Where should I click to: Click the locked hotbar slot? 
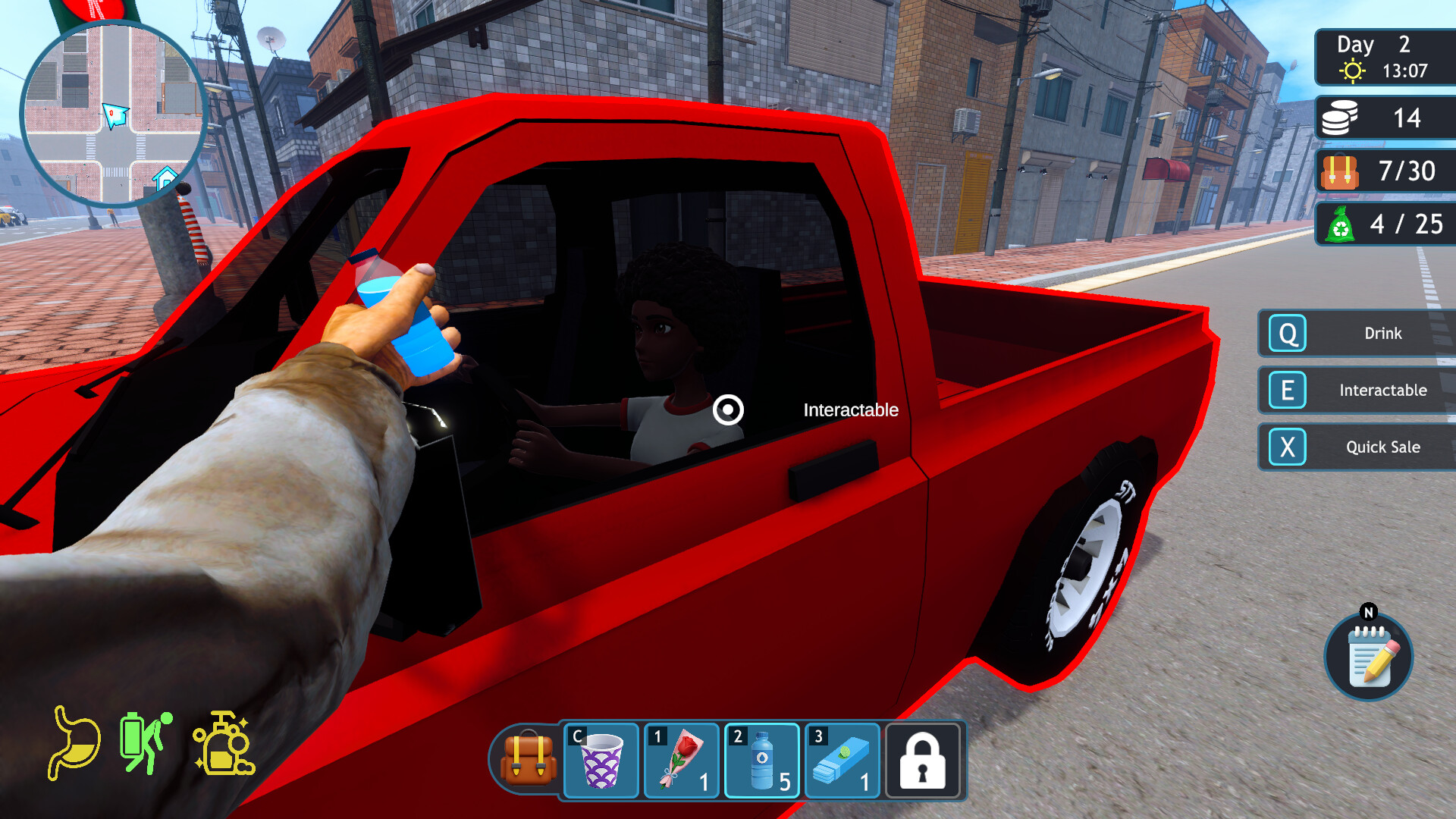[923, 760]
